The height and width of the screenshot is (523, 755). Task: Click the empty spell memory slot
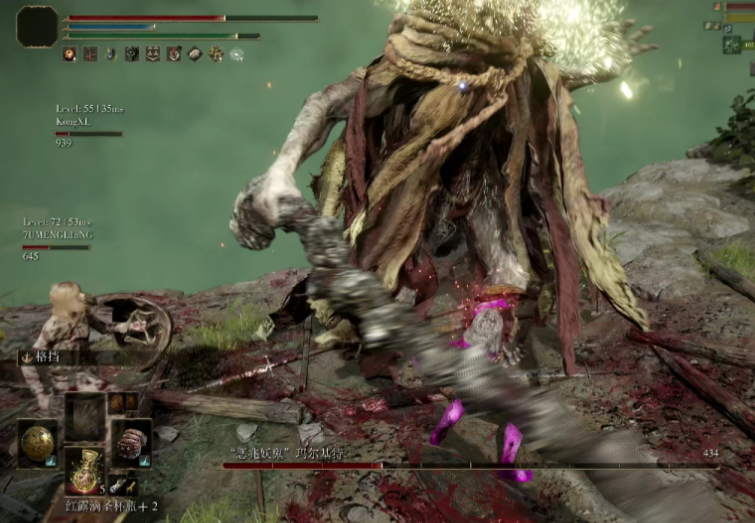click(85, 414)
